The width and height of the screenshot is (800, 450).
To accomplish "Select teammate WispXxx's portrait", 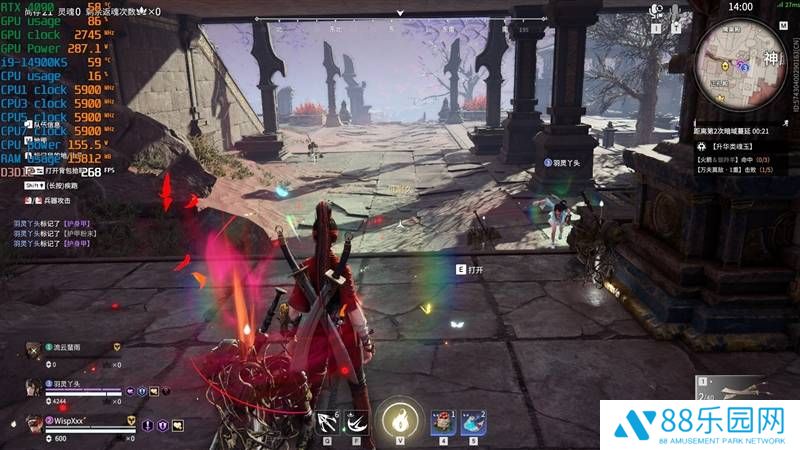I will [34, 423].
